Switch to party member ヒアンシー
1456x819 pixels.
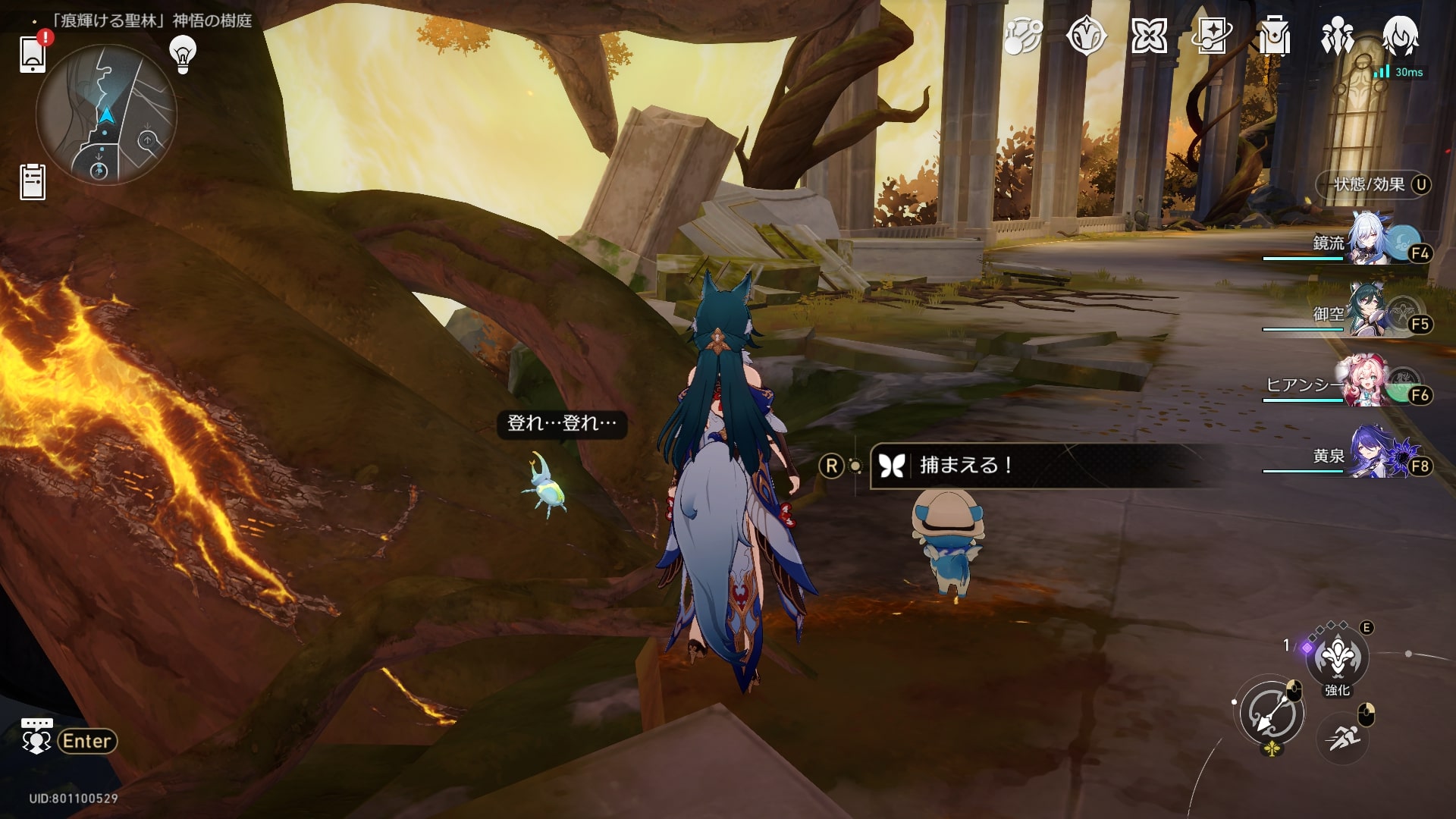1369,384
